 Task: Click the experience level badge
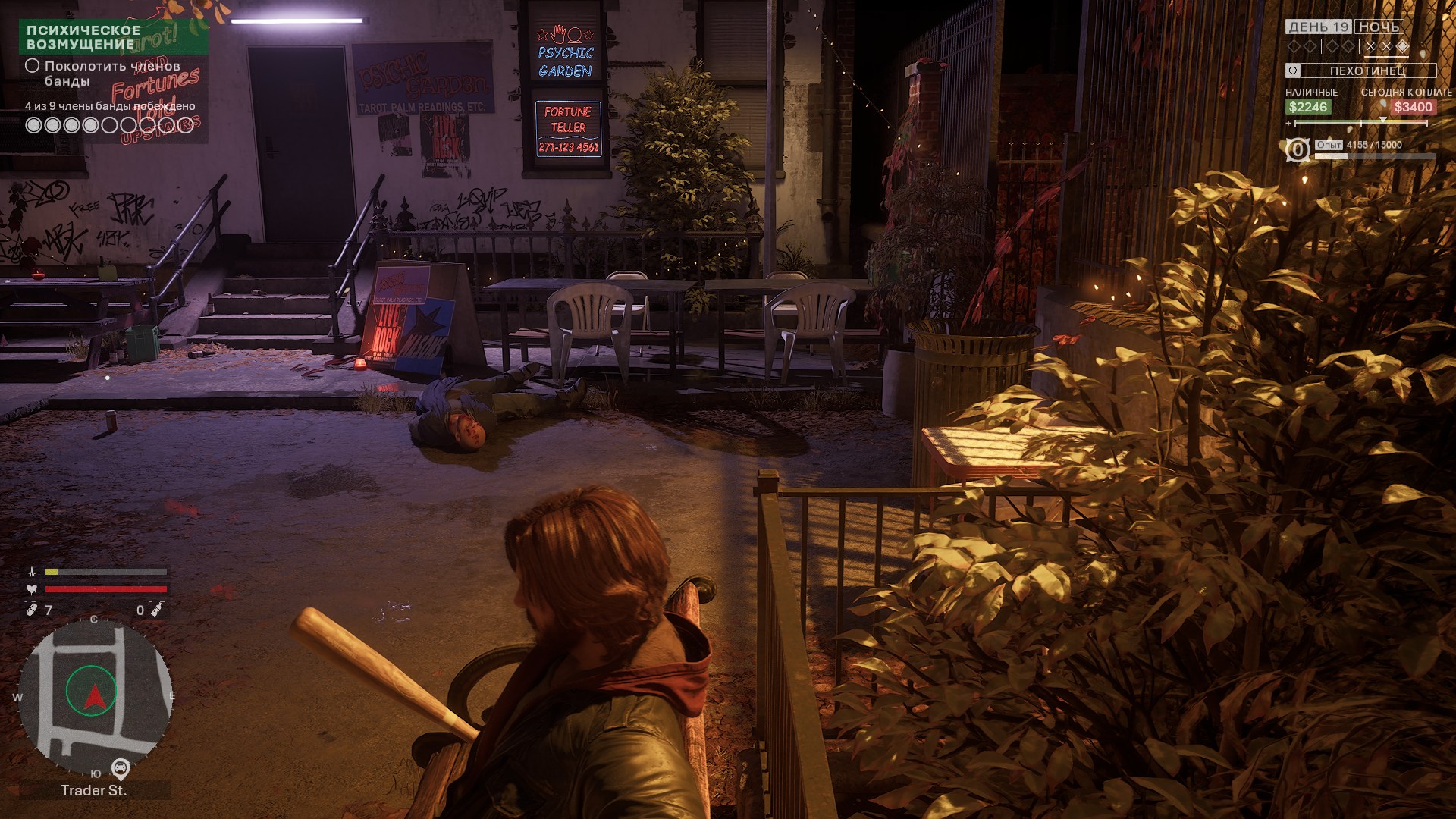[x=1298, y=149]
